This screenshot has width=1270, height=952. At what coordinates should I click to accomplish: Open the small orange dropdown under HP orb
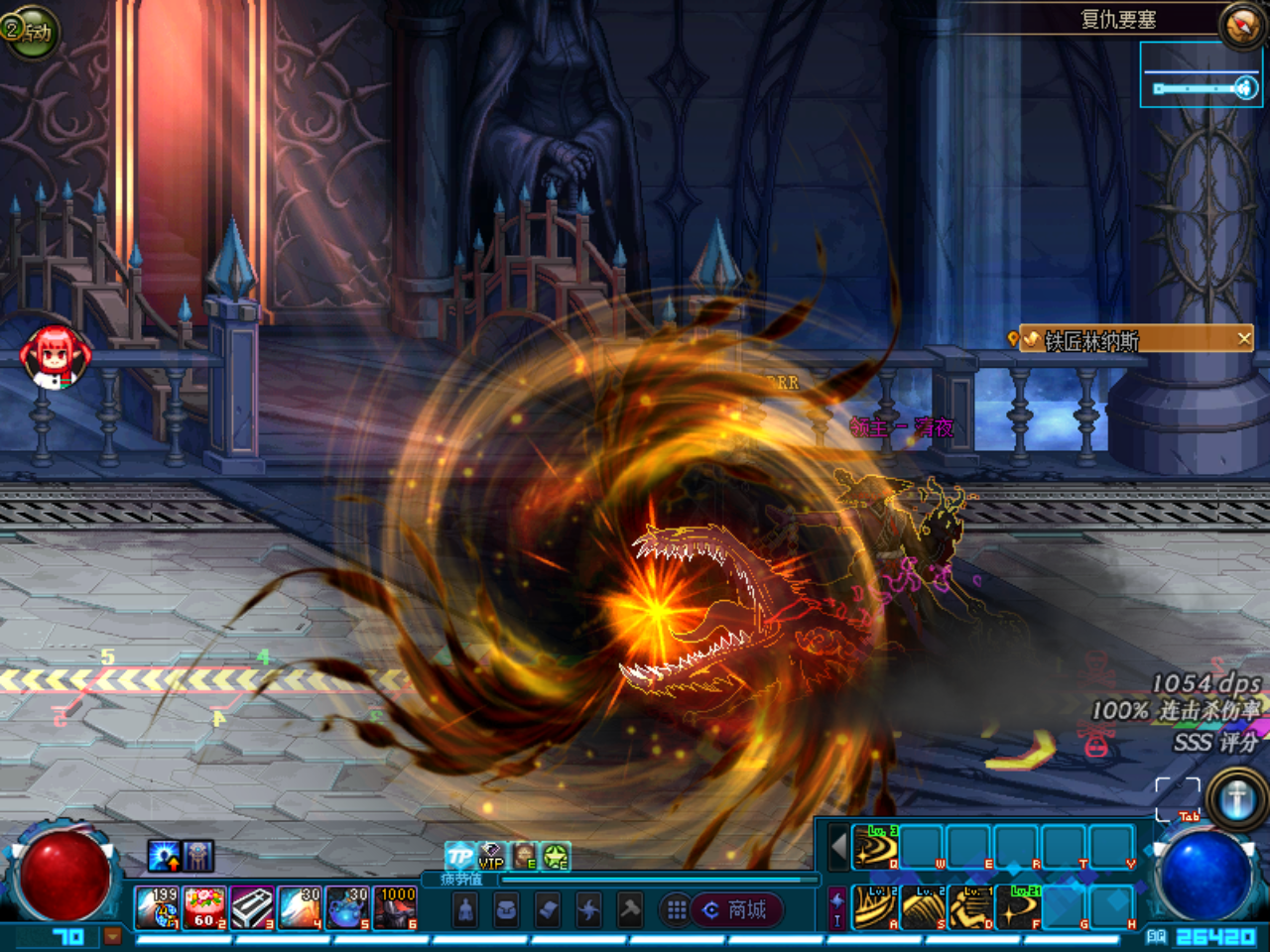[x=113, y=935]
